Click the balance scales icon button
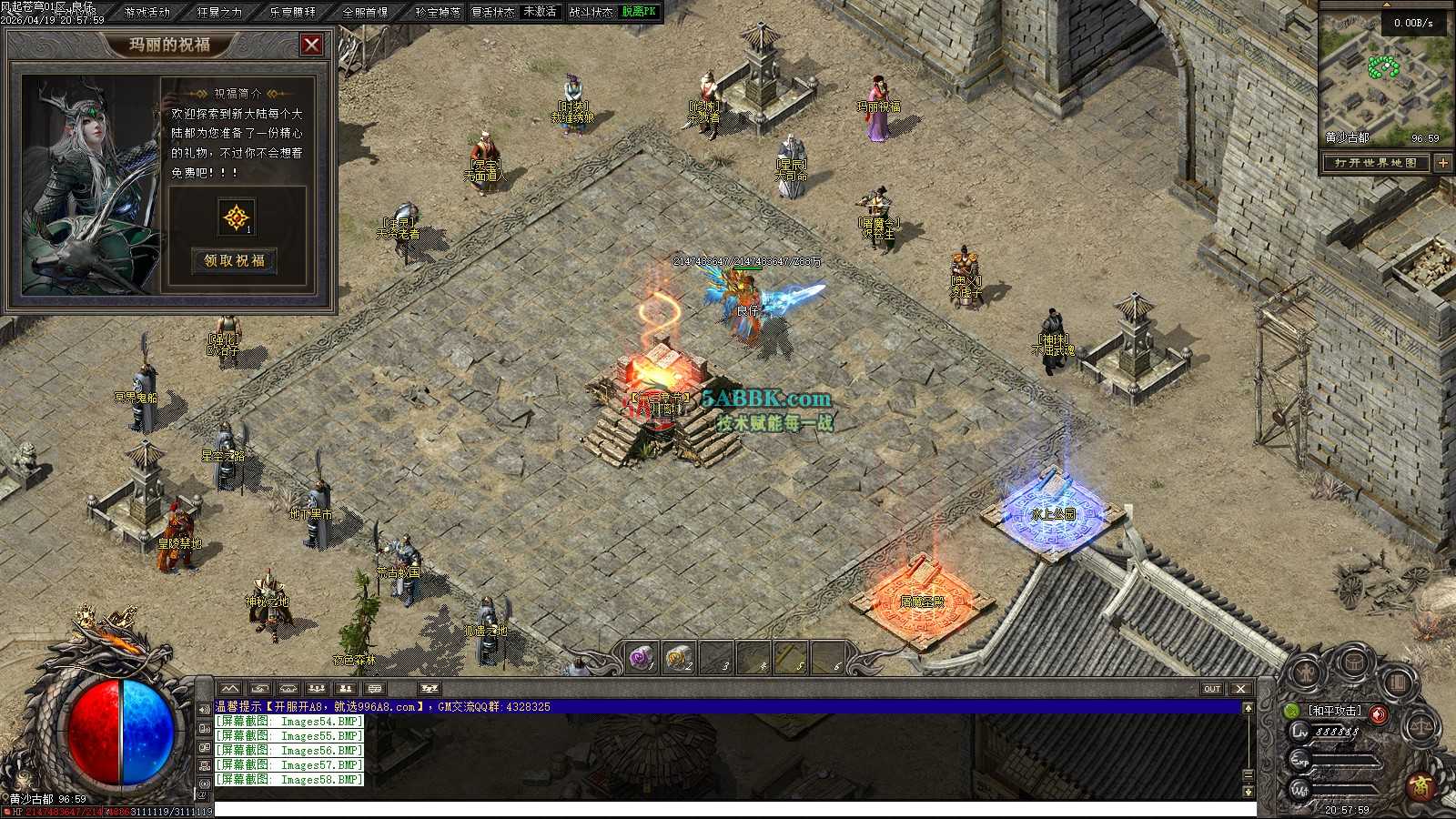The image size is (1456, 819). coord(1420,728)
